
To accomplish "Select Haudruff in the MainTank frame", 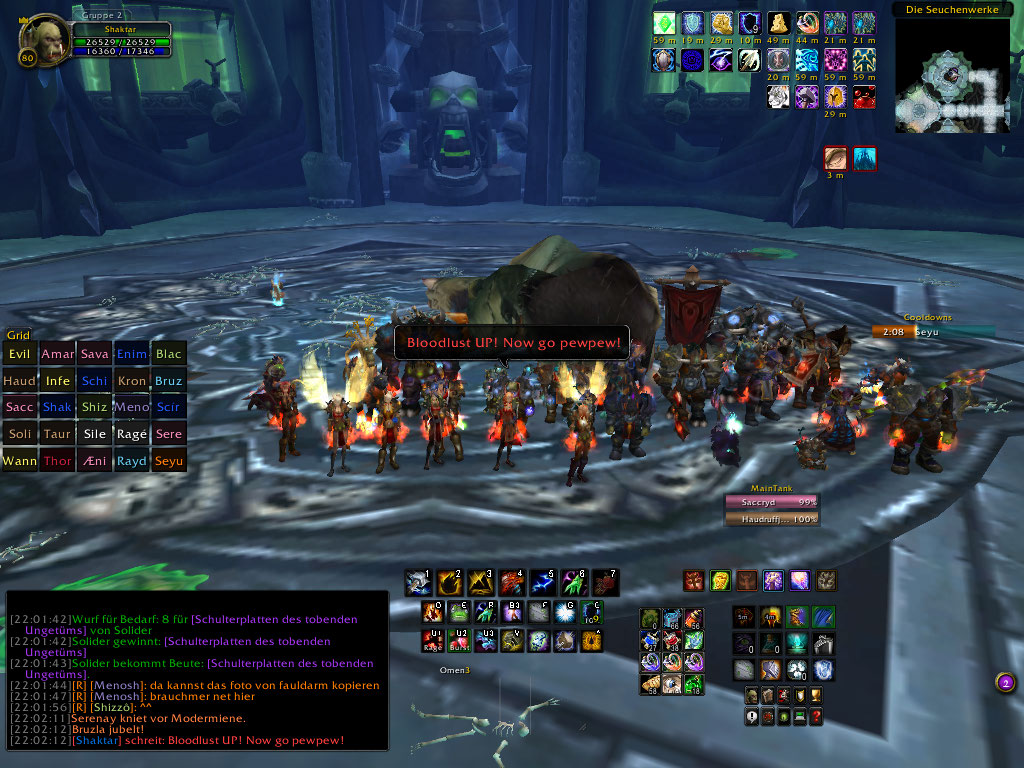I will coord(771,519).
